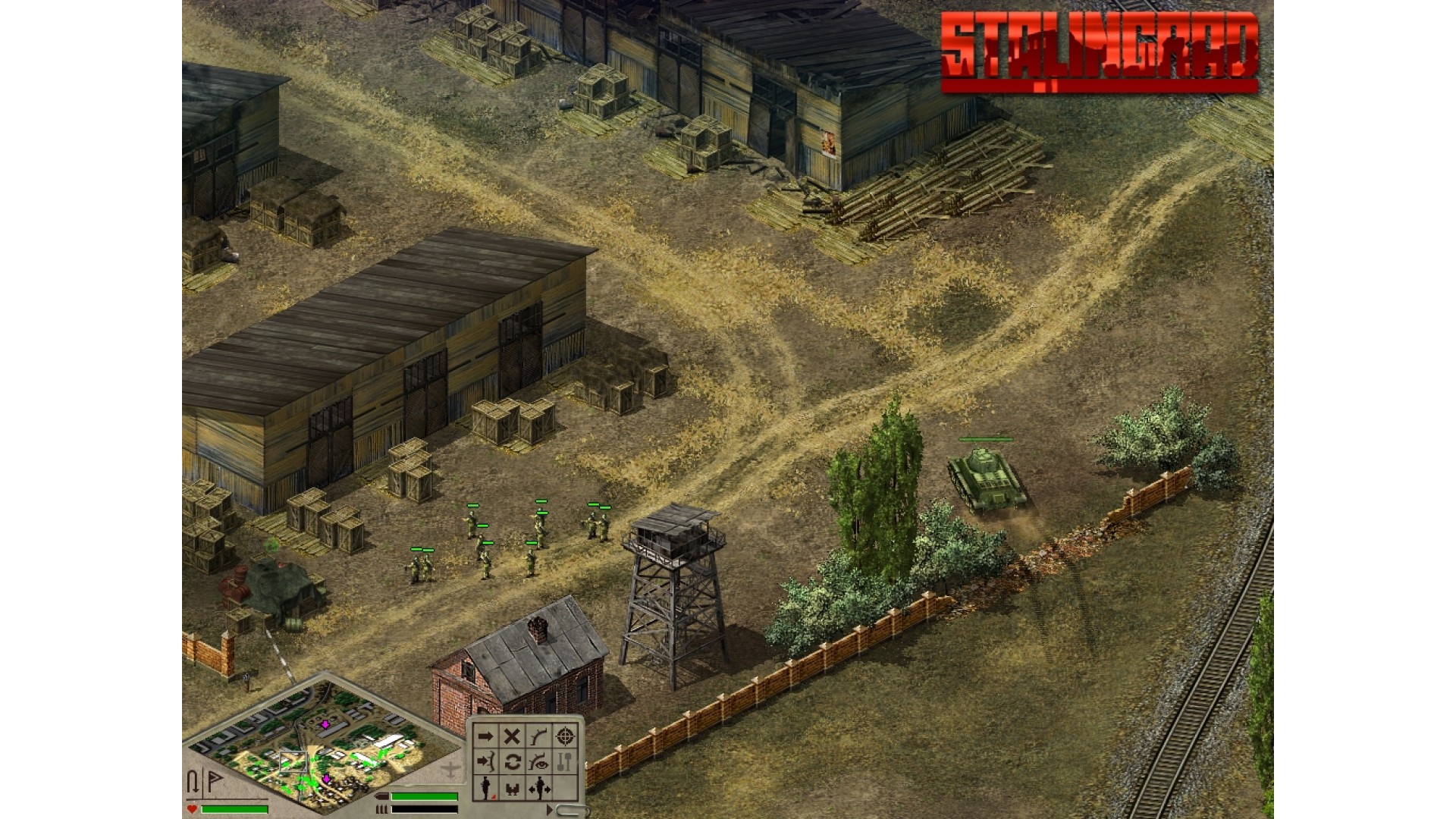Issue the move order arrow command
The image size is (1456, 819).
click(485, 736)
